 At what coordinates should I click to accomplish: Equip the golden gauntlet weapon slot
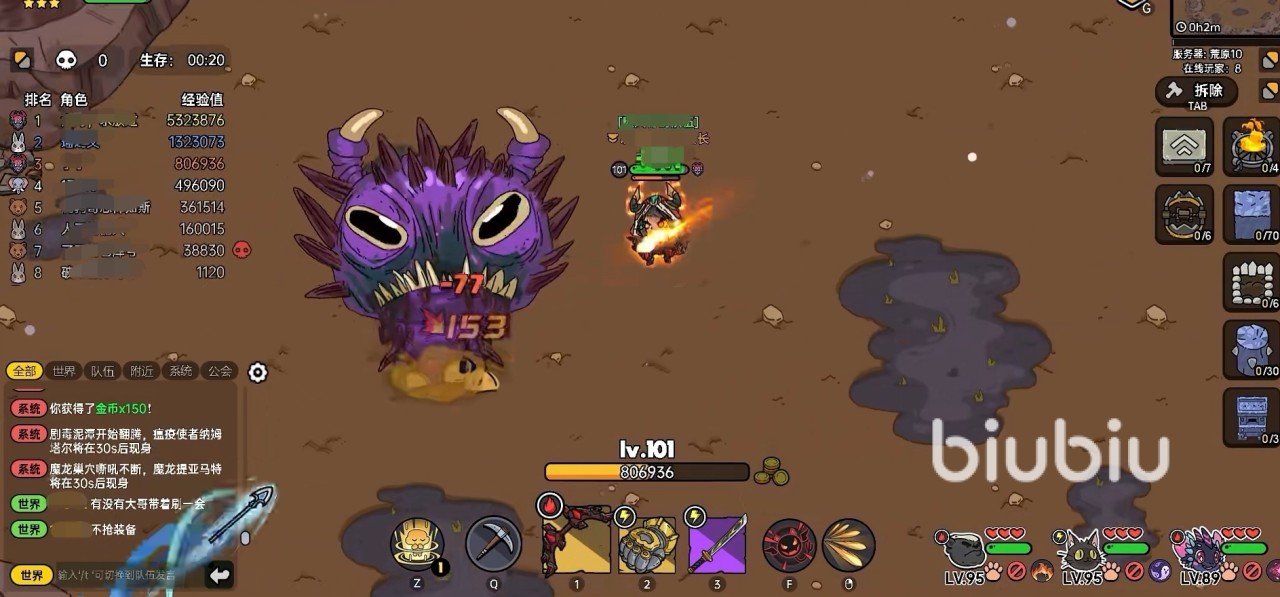point(646,544)
